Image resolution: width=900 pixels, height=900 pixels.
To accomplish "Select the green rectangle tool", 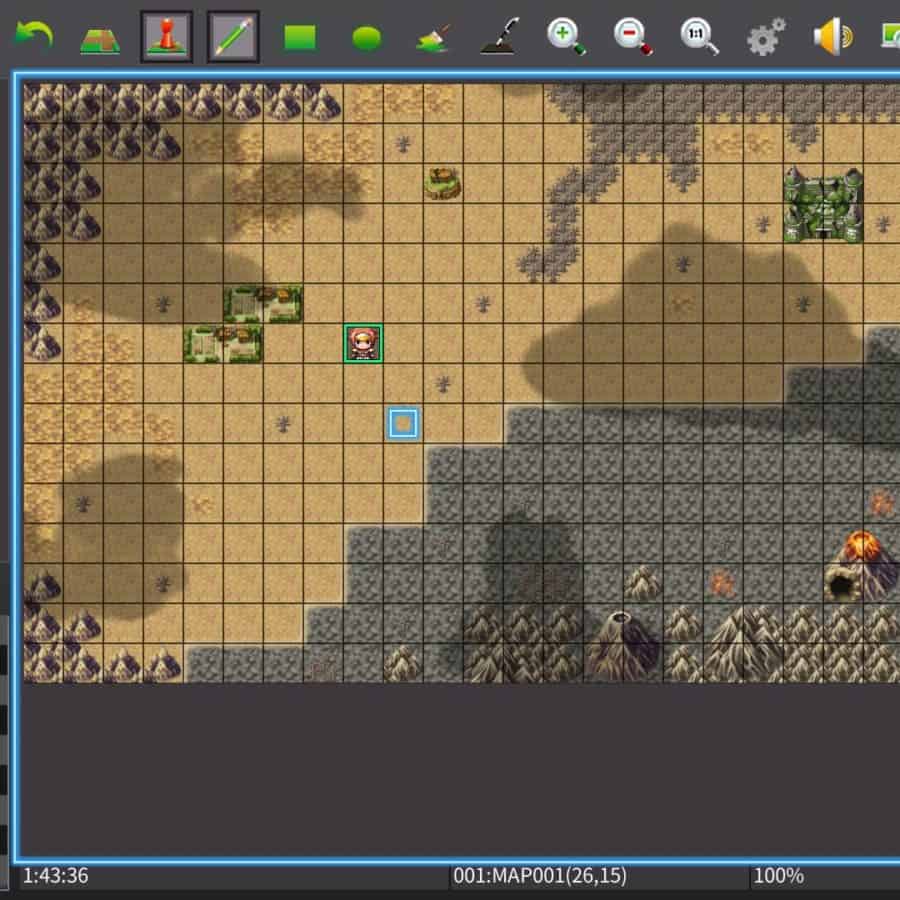I will 300,38.
